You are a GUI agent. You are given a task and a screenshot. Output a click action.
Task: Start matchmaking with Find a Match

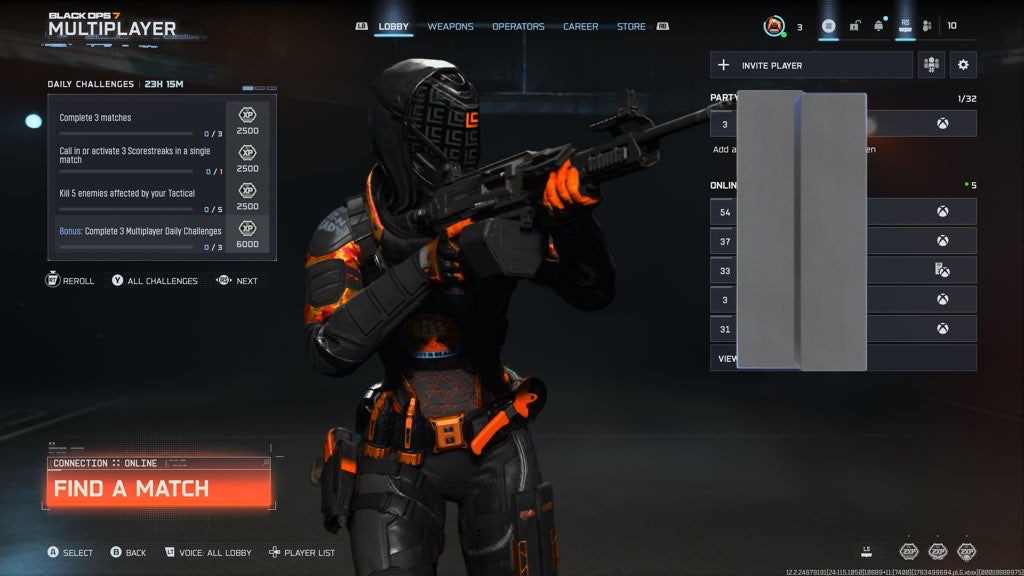coord(158,489)
